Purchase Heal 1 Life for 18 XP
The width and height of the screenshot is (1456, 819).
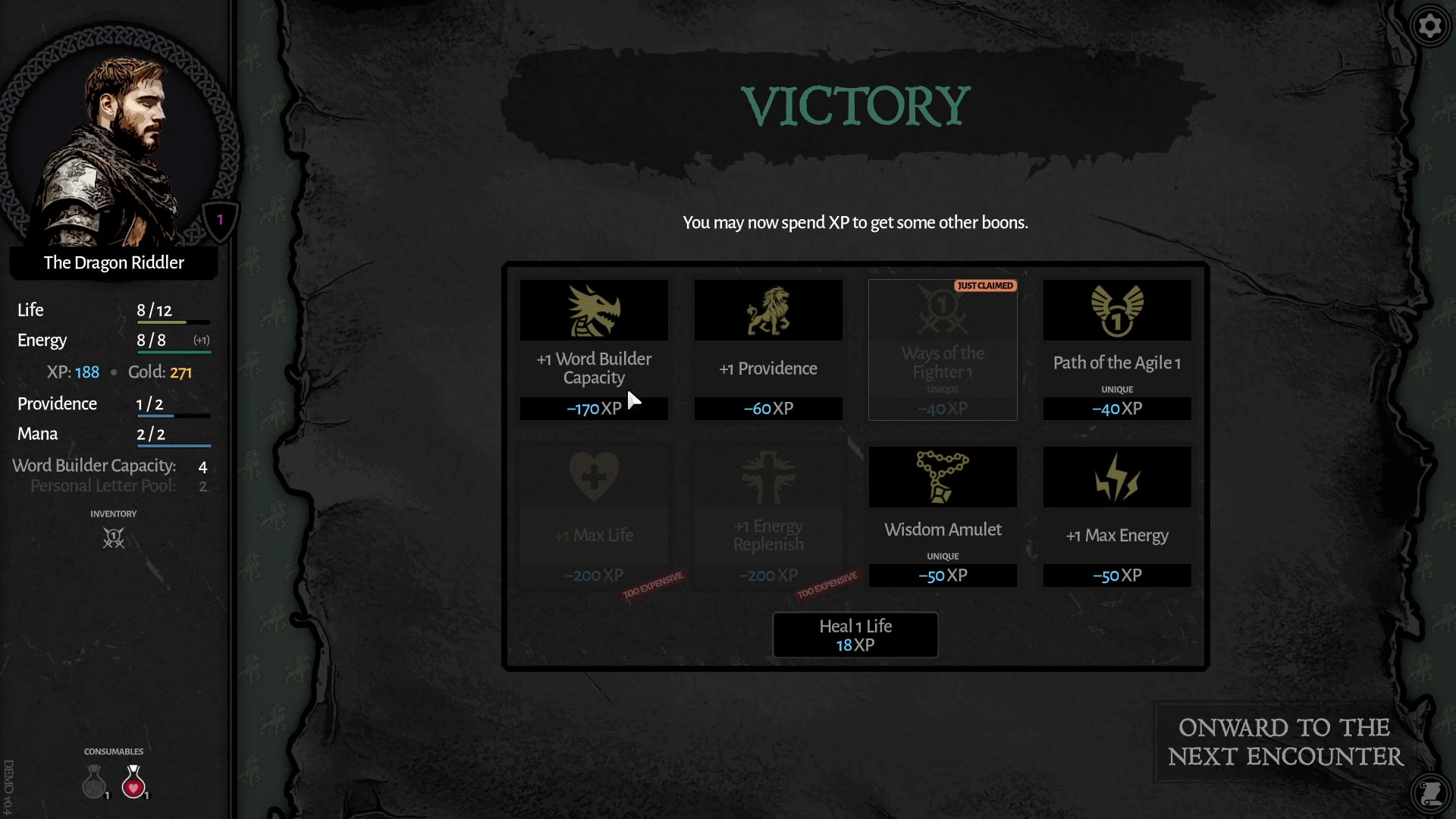point(855,635)
